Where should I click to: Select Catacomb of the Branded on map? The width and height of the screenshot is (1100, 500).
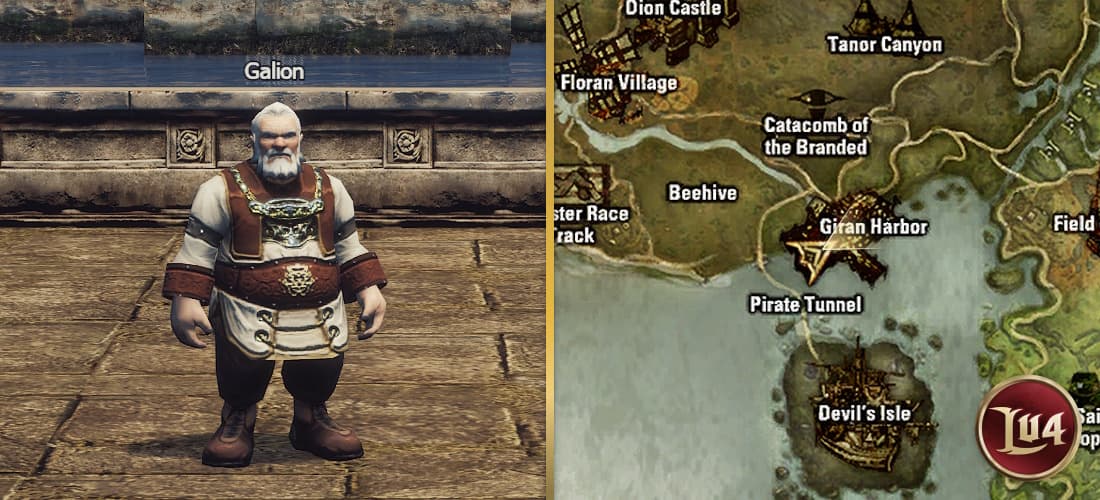(x=815, y=136)
